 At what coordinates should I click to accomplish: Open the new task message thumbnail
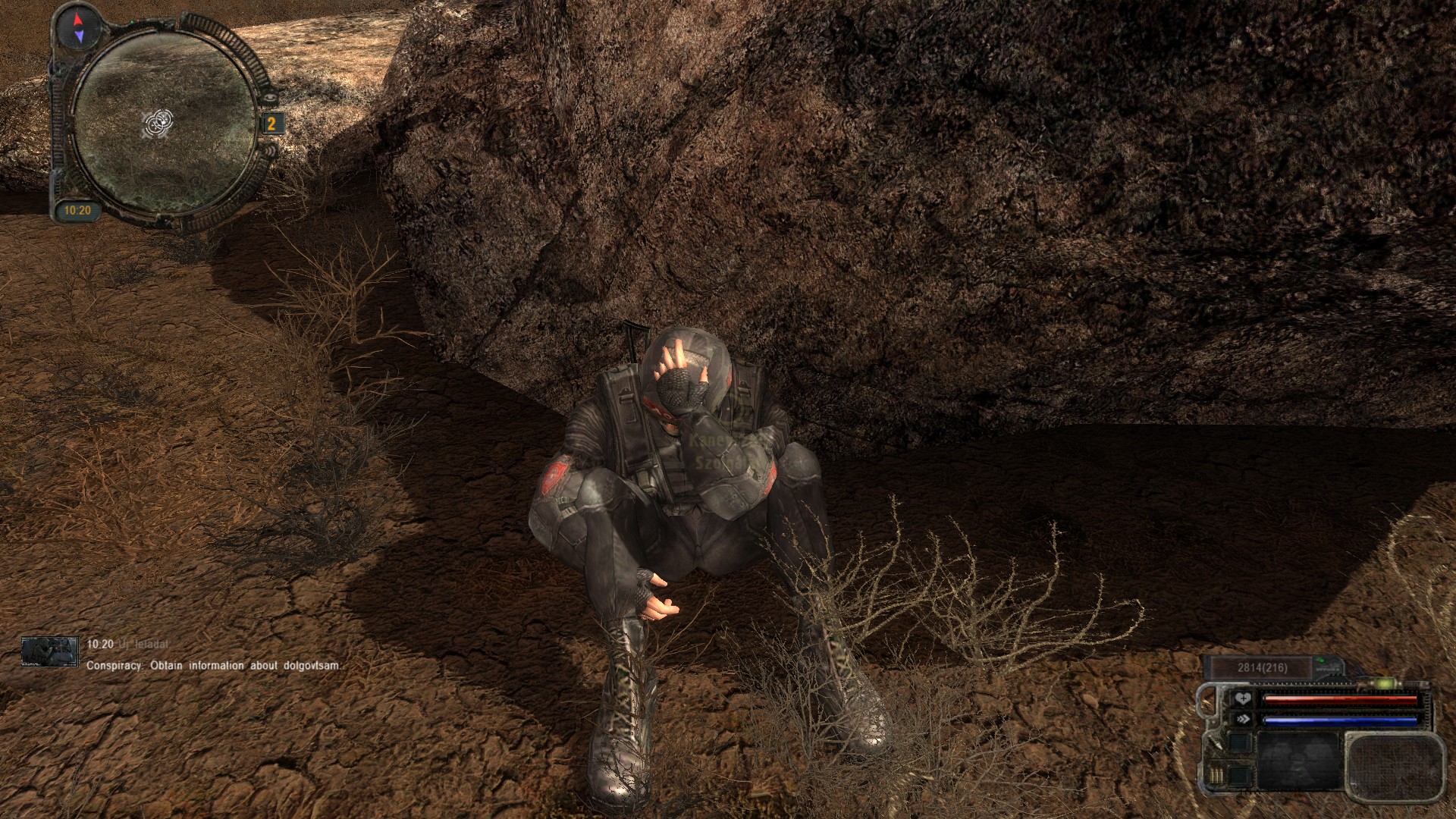50,651
